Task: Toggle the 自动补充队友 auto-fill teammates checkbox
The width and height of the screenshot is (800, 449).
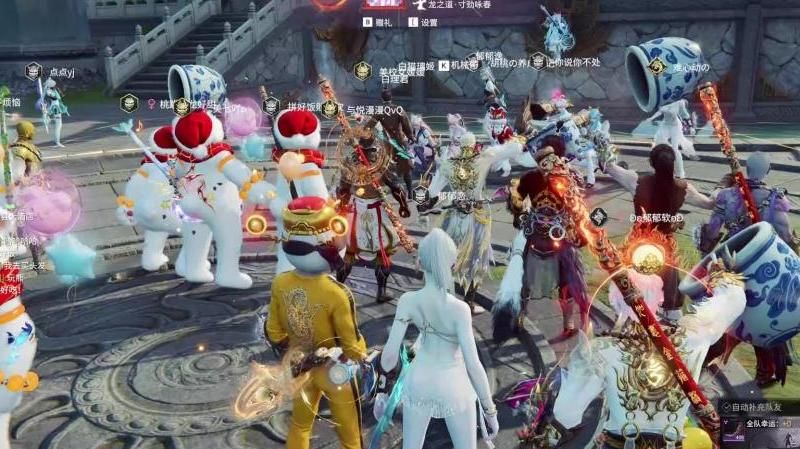Action: point(725,407)
